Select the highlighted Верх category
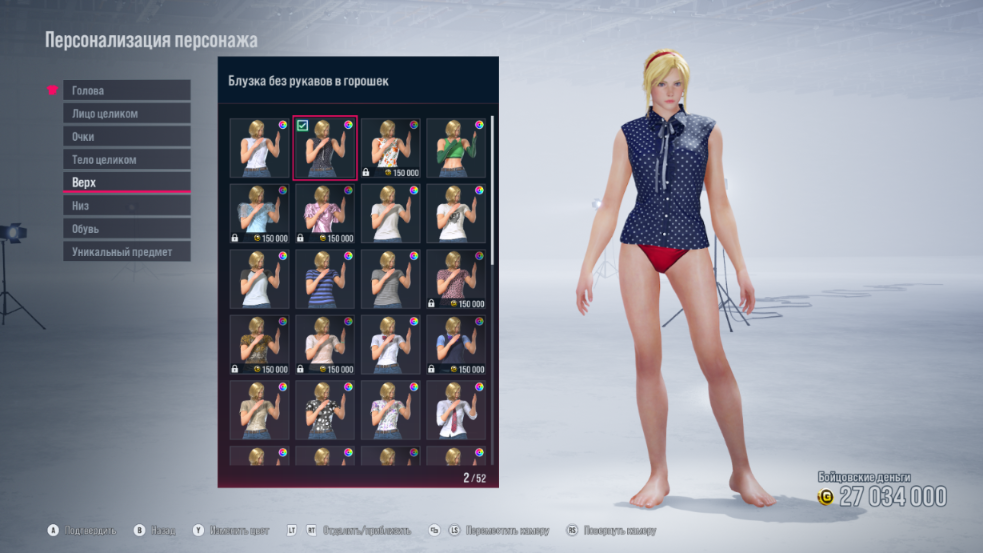 click(x=126, y=182)
